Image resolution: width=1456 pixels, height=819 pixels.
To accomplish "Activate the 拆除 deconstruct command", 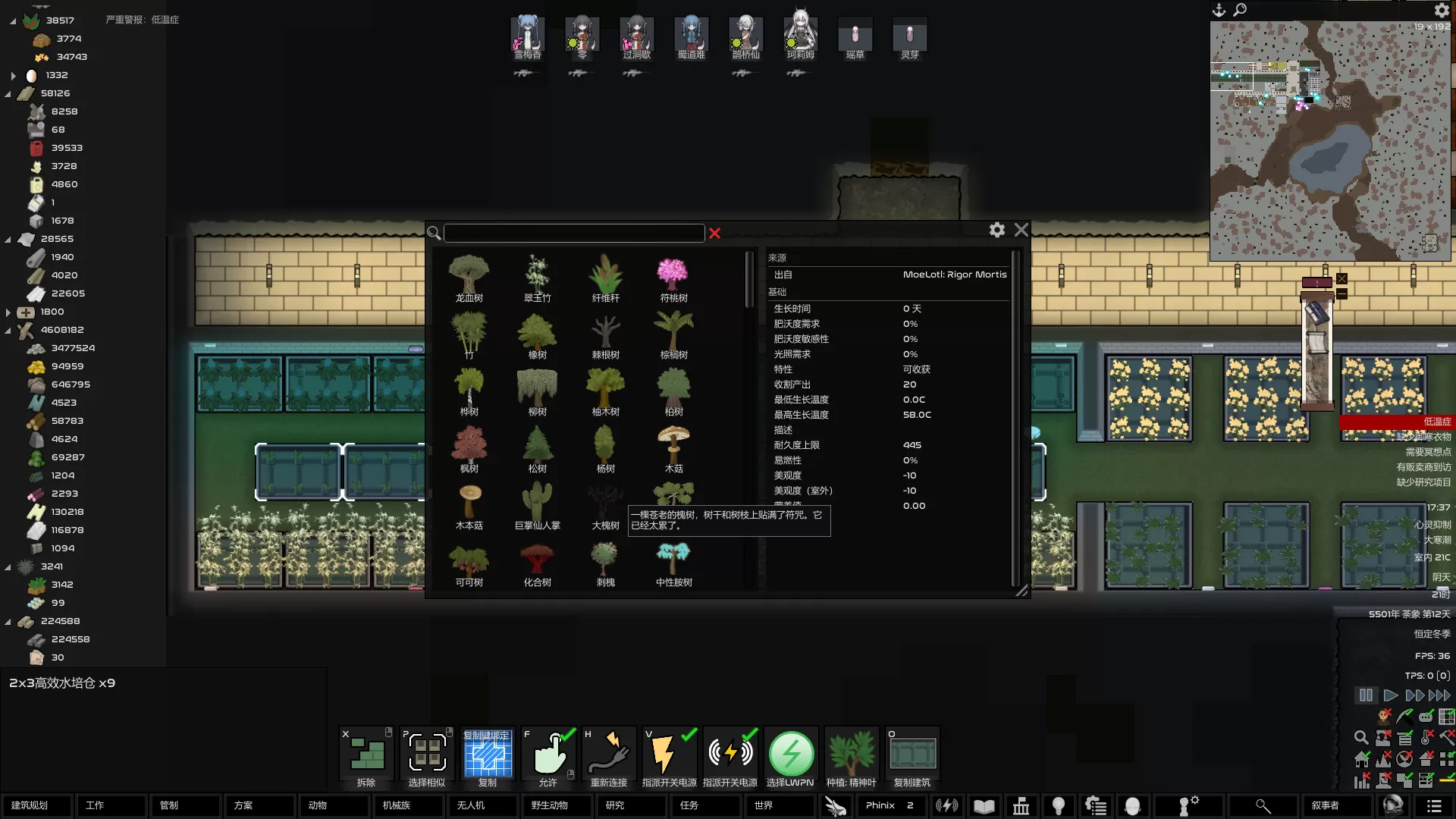I will point(366,757).
